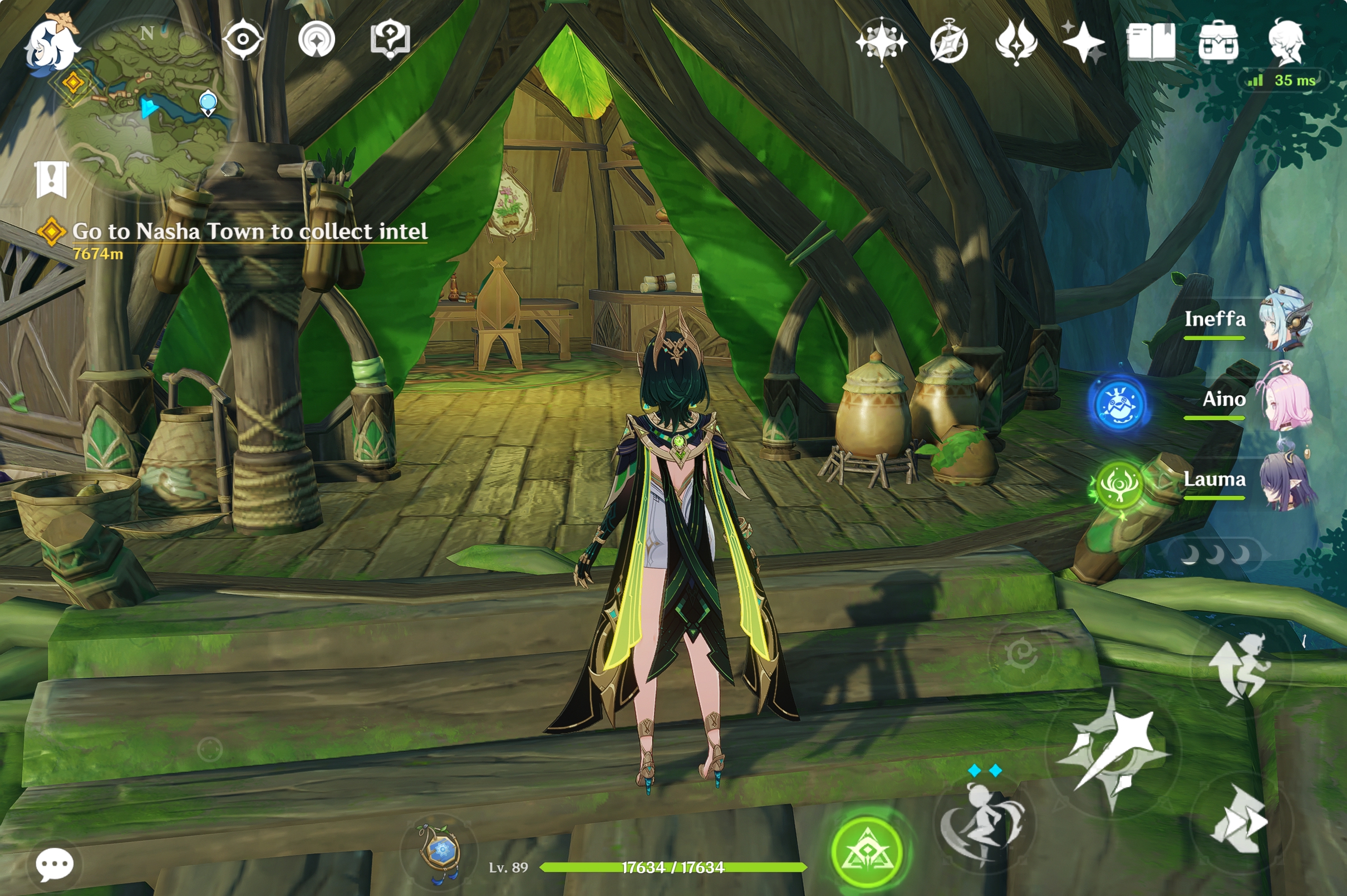This screenshot has width=1347, height=896.
Task: Open the quest guide question-mark icon
Action: pyautogui.click(x=390, y=39)
